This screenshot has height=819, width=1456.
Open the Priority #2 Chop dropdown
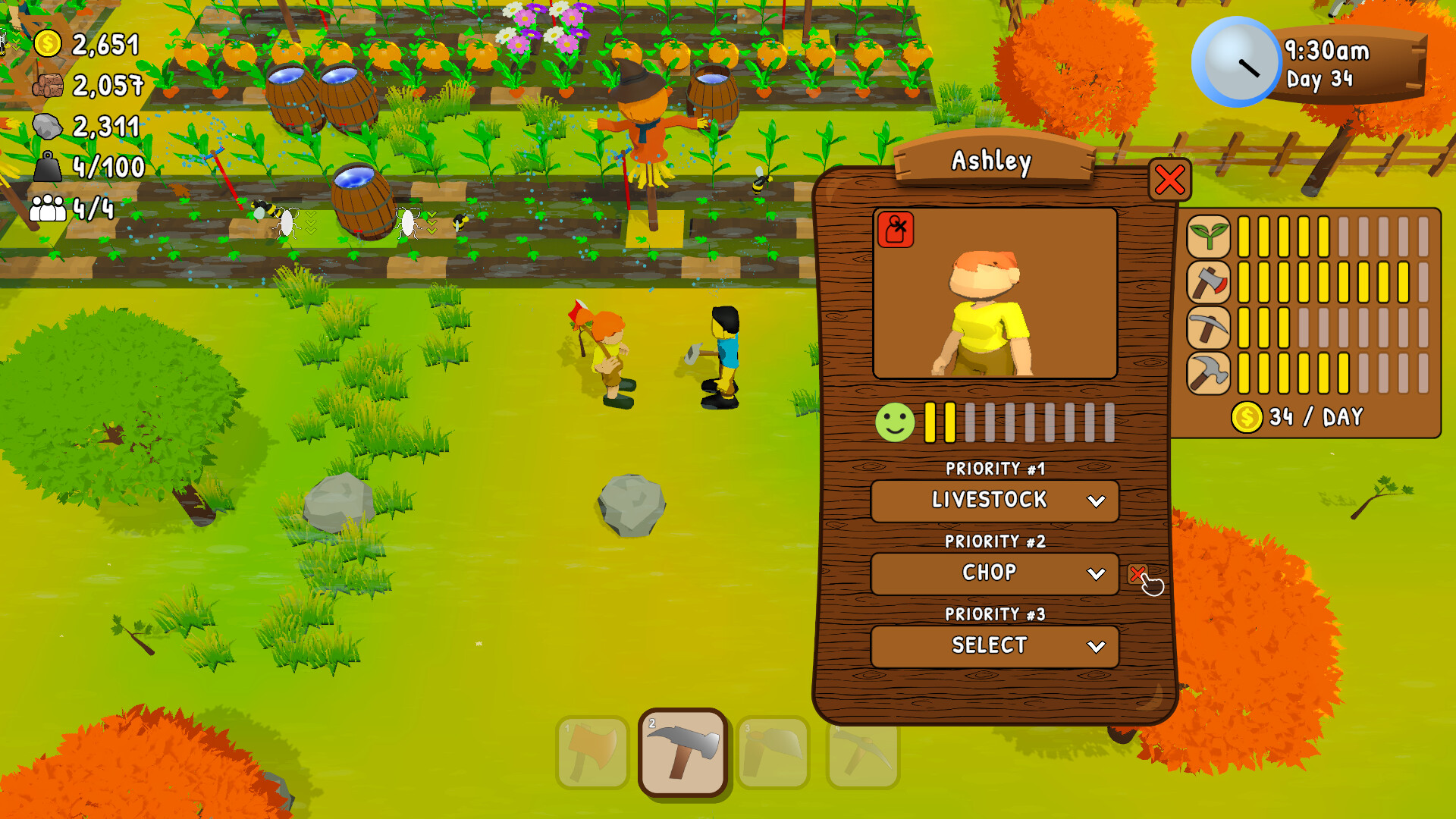(x=994, y=573)
